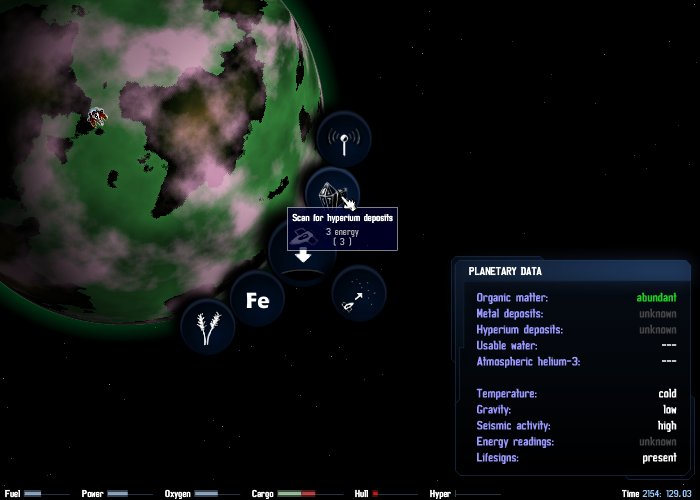The height and width of the screenshot is (500, 700).
Task: Click the ship leave-orbit icon with stars
Action: click(x=359, y=295)
